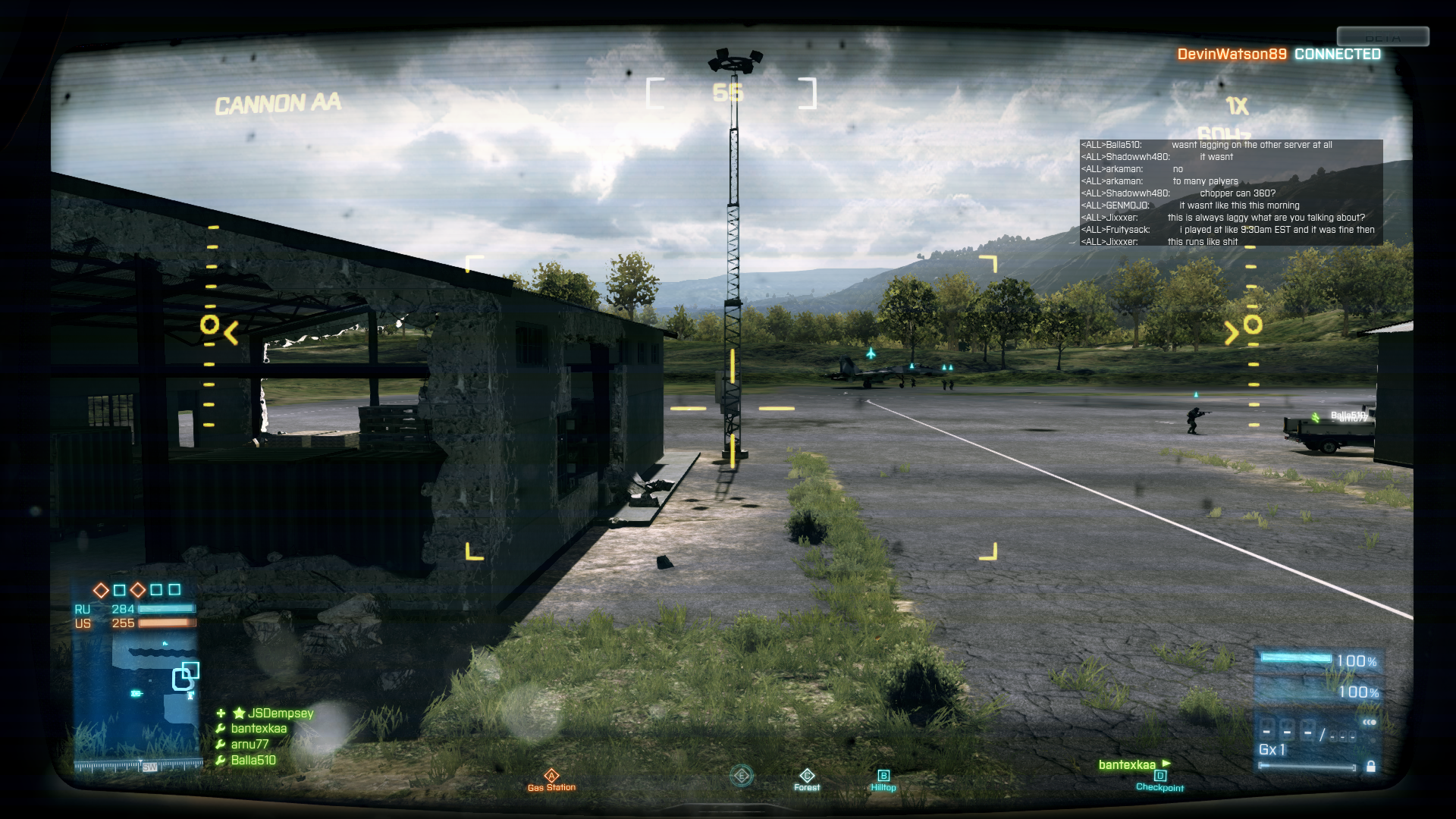Open the chat message log
This screenshot has height=819, width=1456.
(1231, 193)
